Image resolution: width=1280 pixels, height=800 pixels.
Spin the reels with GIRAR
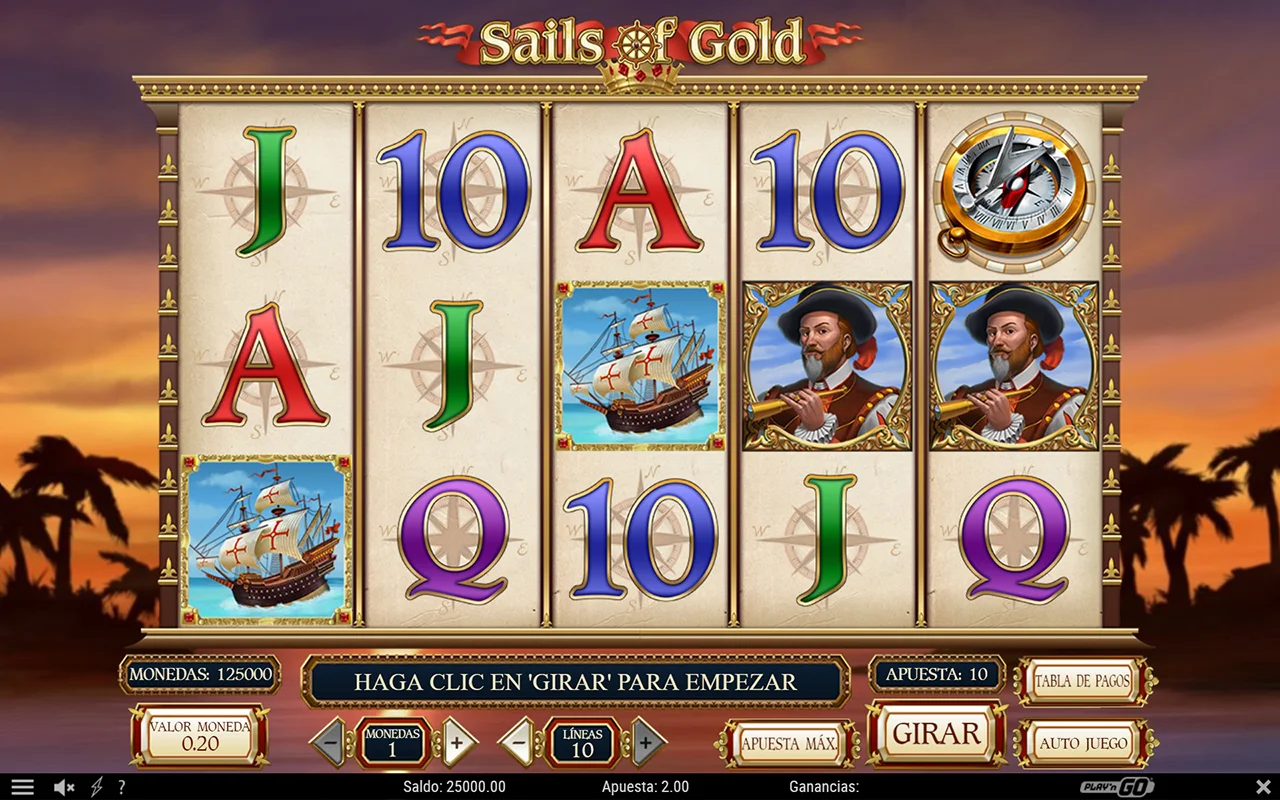936,734
